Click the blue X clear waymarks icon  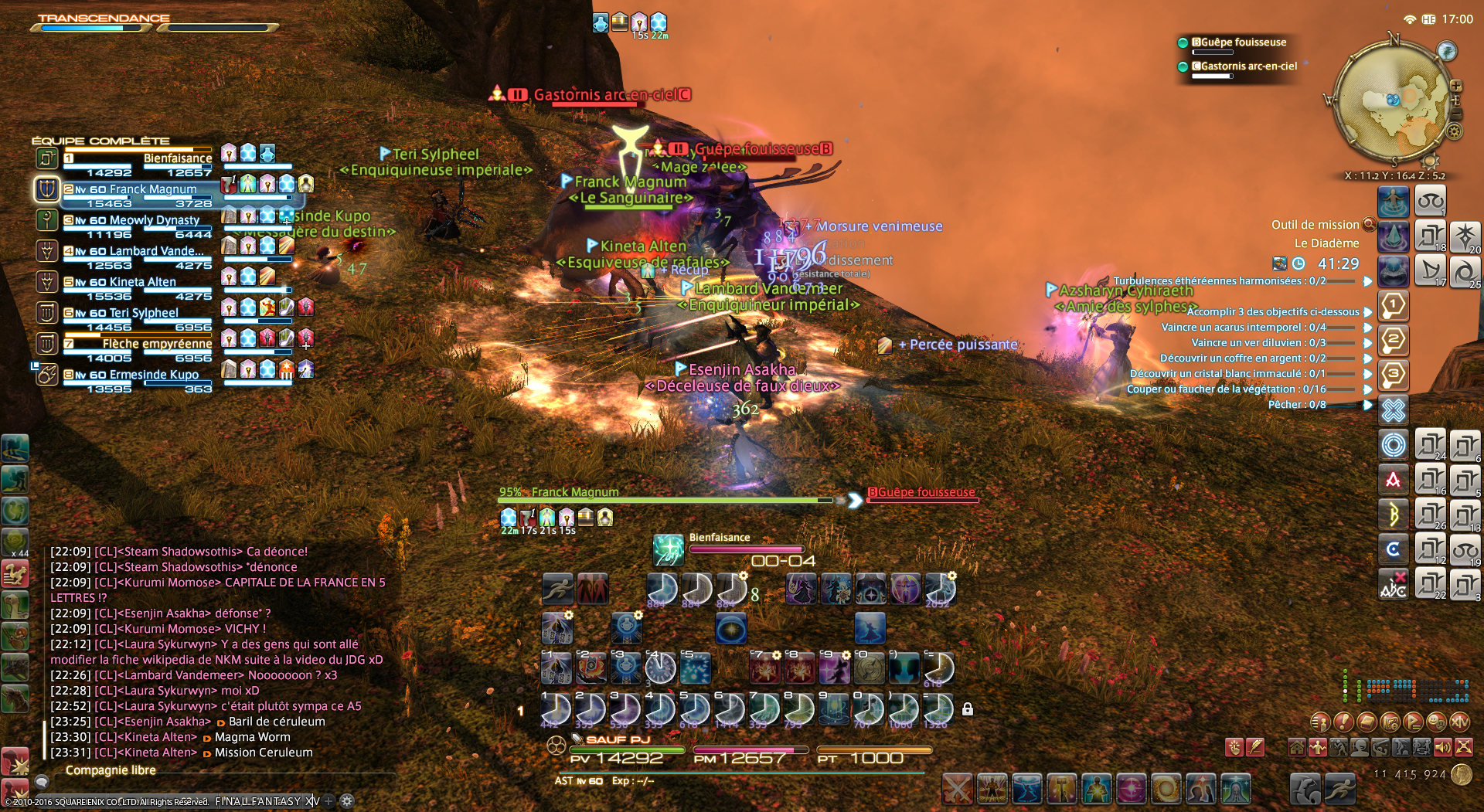(x=1393, y=409)
